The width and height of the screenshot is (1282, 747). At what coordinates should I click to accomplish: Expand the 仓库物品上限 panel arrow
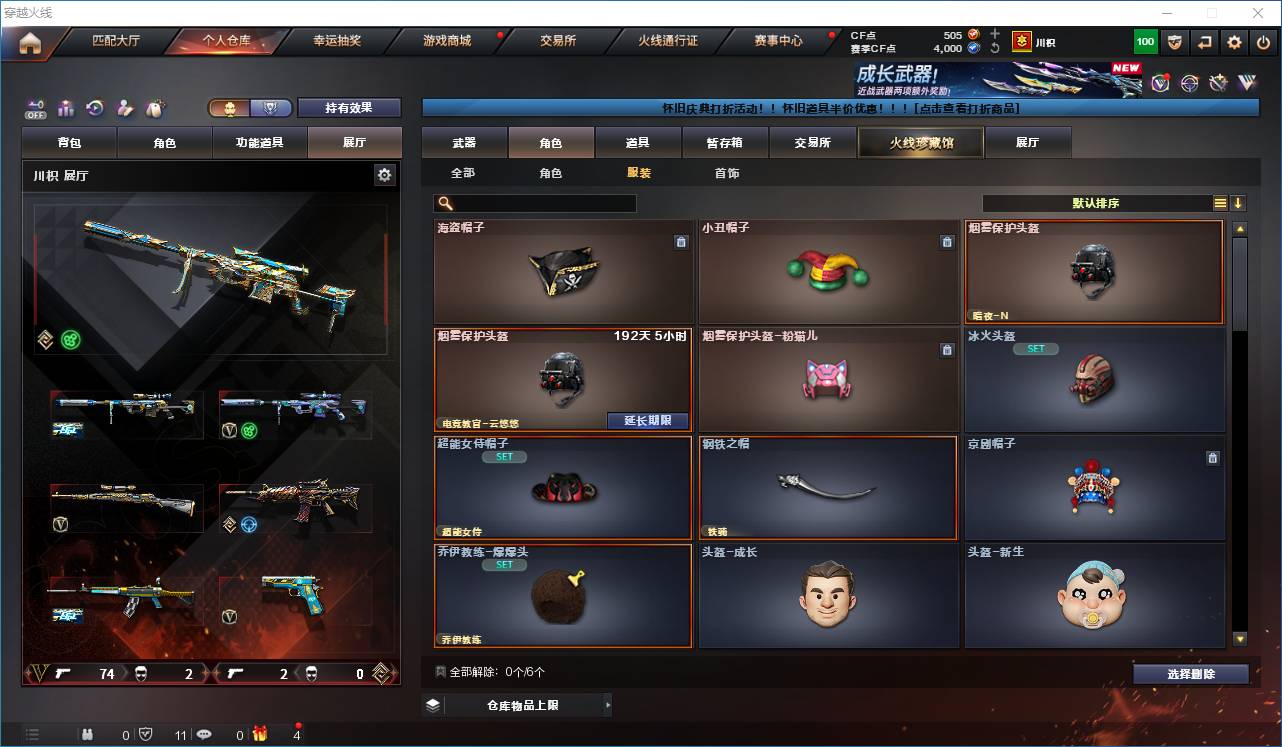[x=607, y=704]
